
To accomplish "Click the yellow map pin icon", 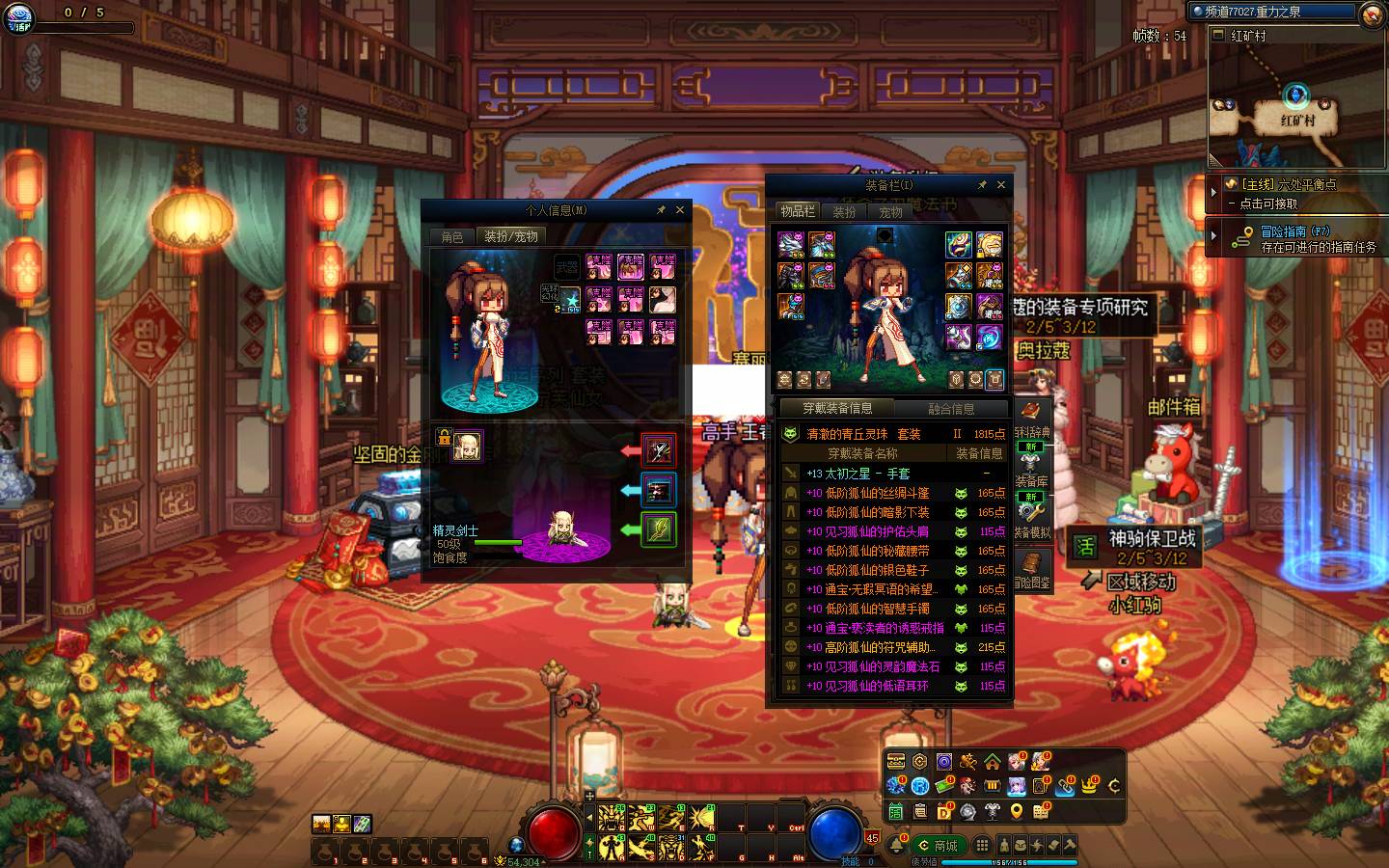I will [x=1017, y=812].
